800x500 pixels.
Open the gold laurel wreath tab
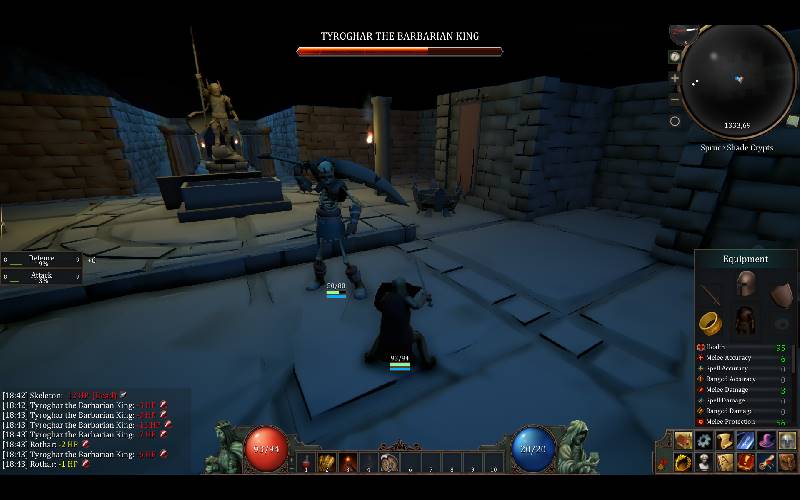pyautogui.click(x=684, y=462)
